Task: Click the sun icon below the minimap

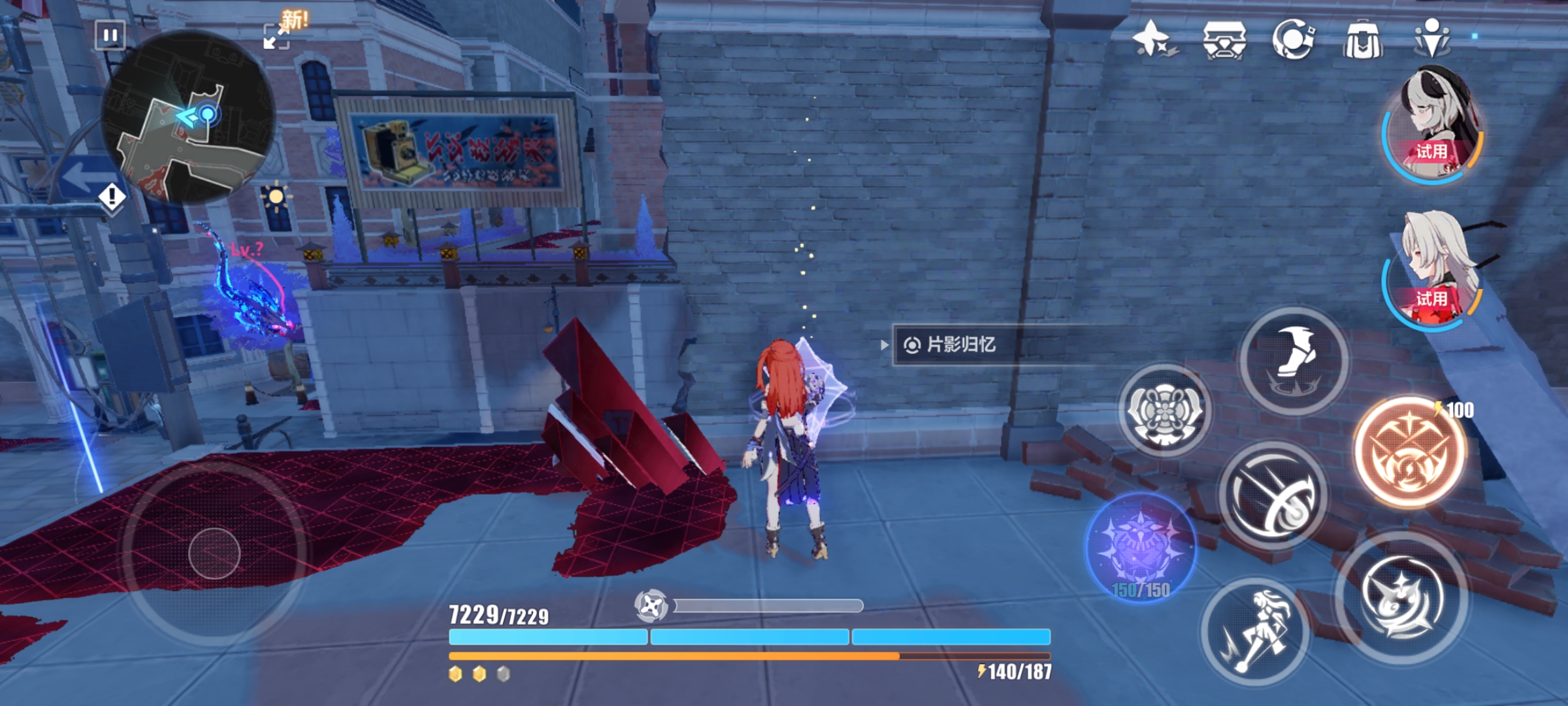Action: (276, 196)
